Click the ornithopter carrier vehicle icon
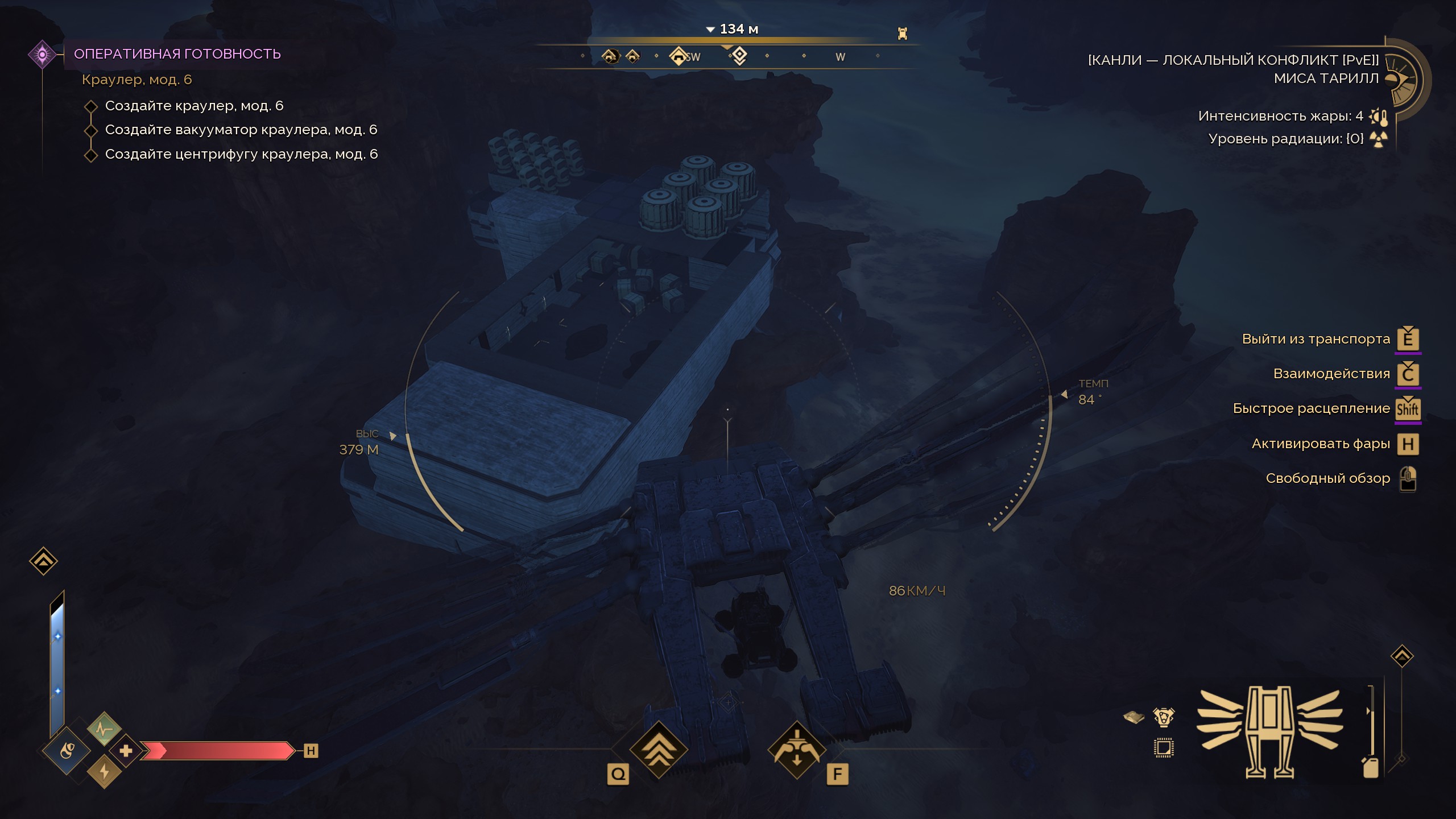The height and width of the screenshot is (819, 1456). (x=1269, y=731)
